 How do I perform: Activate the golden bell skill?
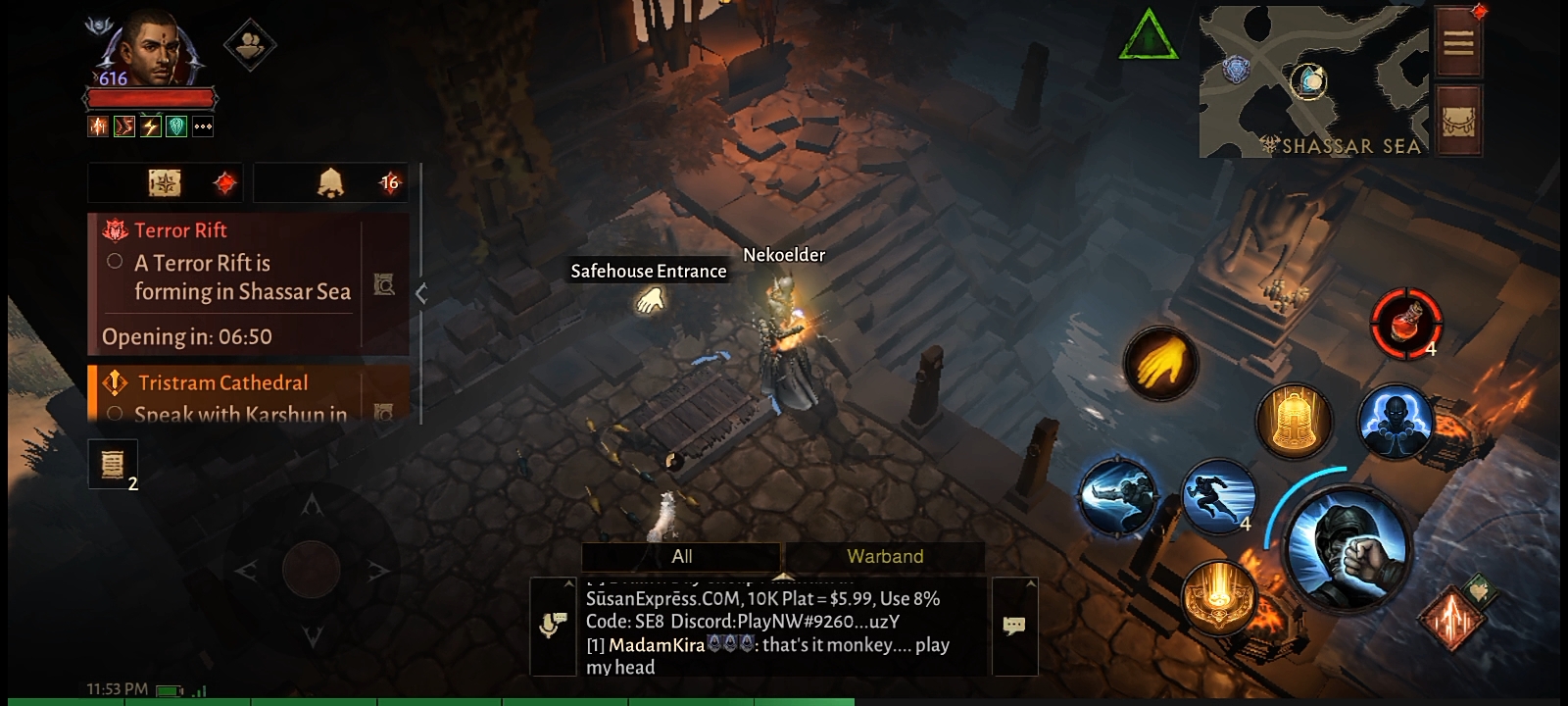coord(1294,422)
